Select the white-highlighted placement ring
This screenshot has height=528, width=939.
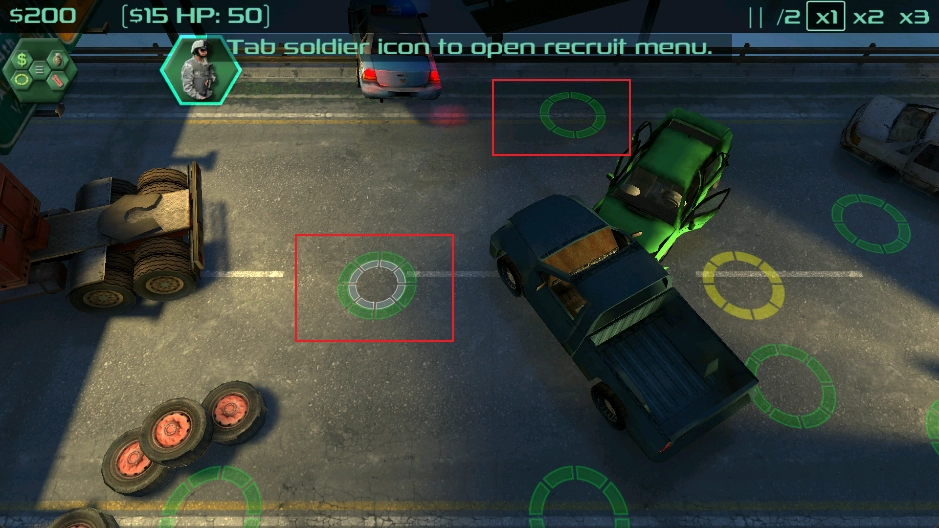(x=376, y=285)
